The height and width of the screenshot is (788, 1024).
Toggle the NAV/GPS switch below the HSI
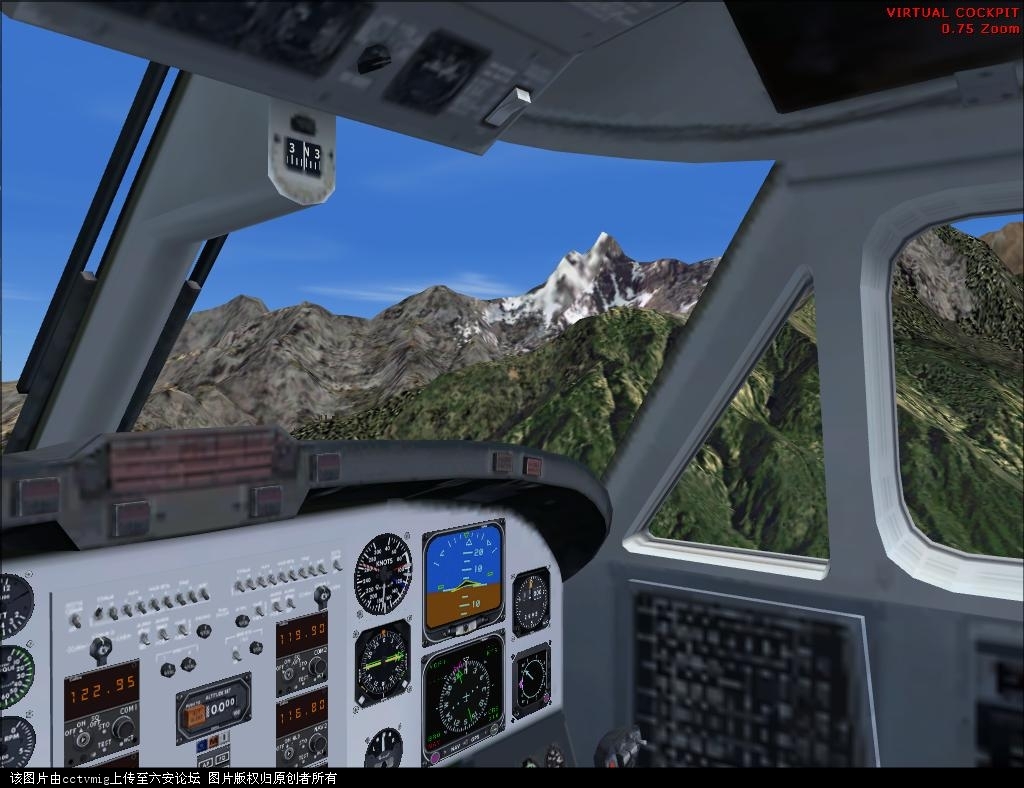click(464, 747)
